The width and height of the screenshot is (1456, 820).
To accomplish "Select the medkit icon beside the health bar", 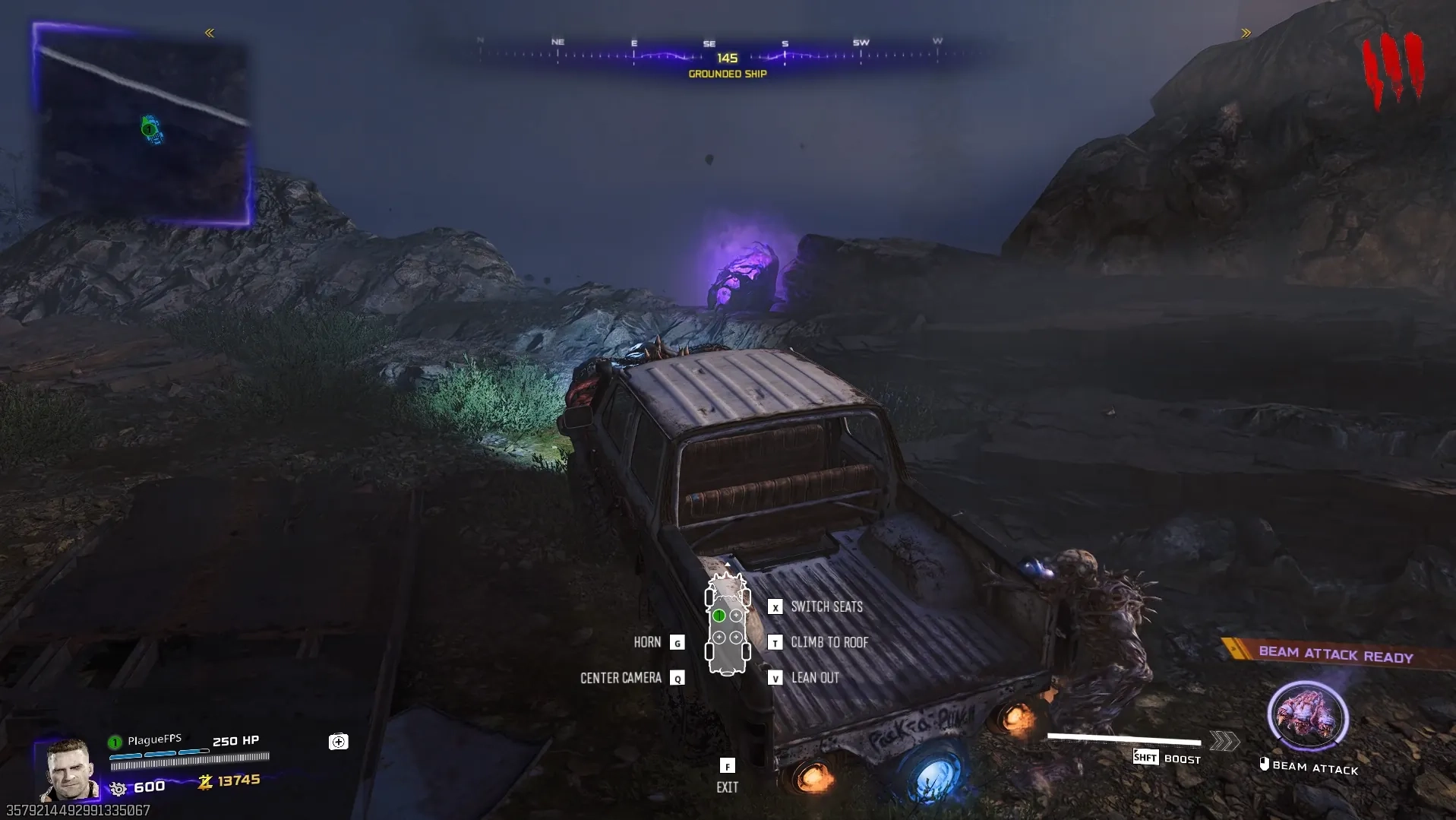I will [339, 742].
